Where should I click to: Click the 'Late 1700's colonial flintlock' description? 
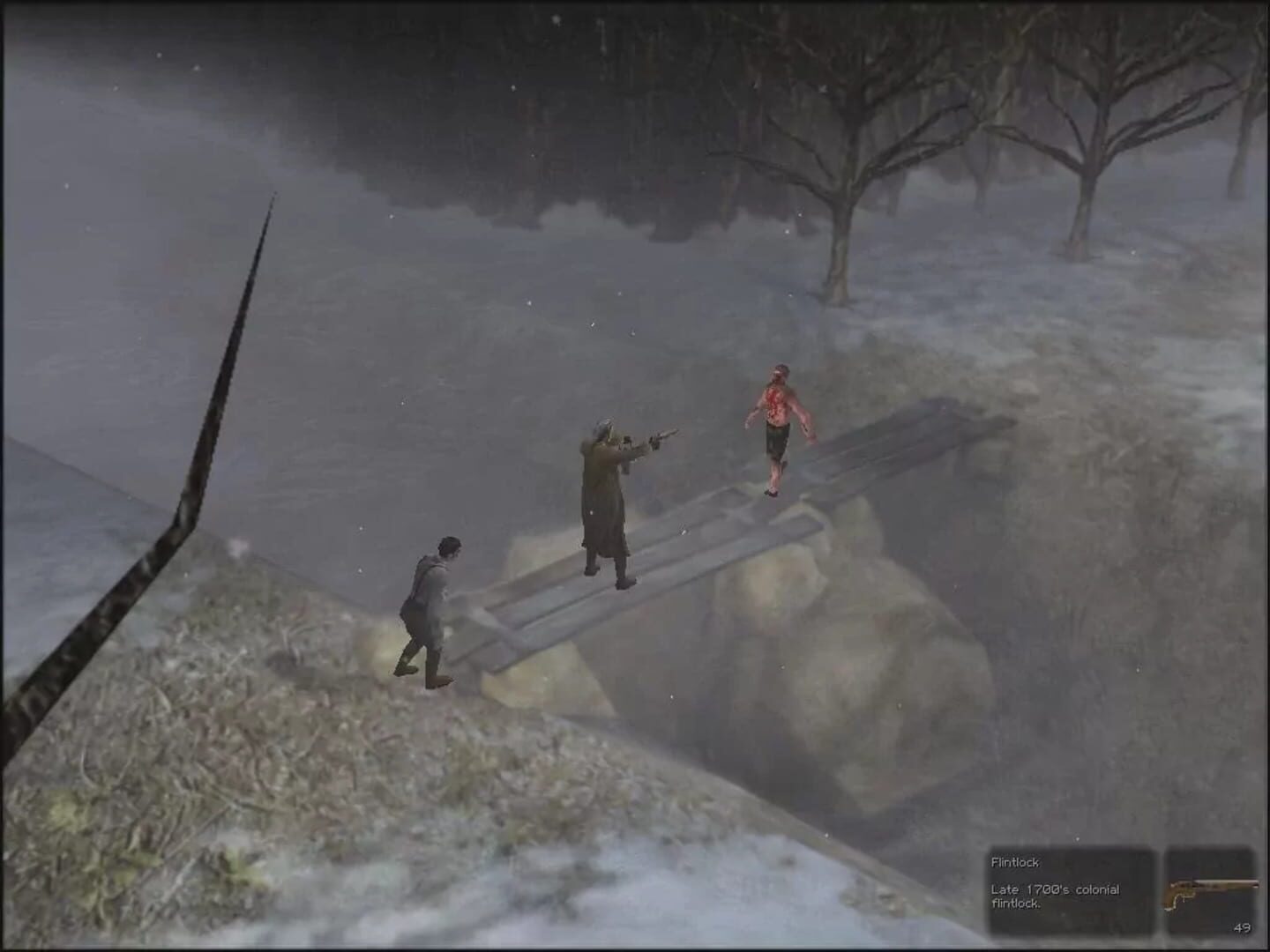click(x=1055, y=896)
